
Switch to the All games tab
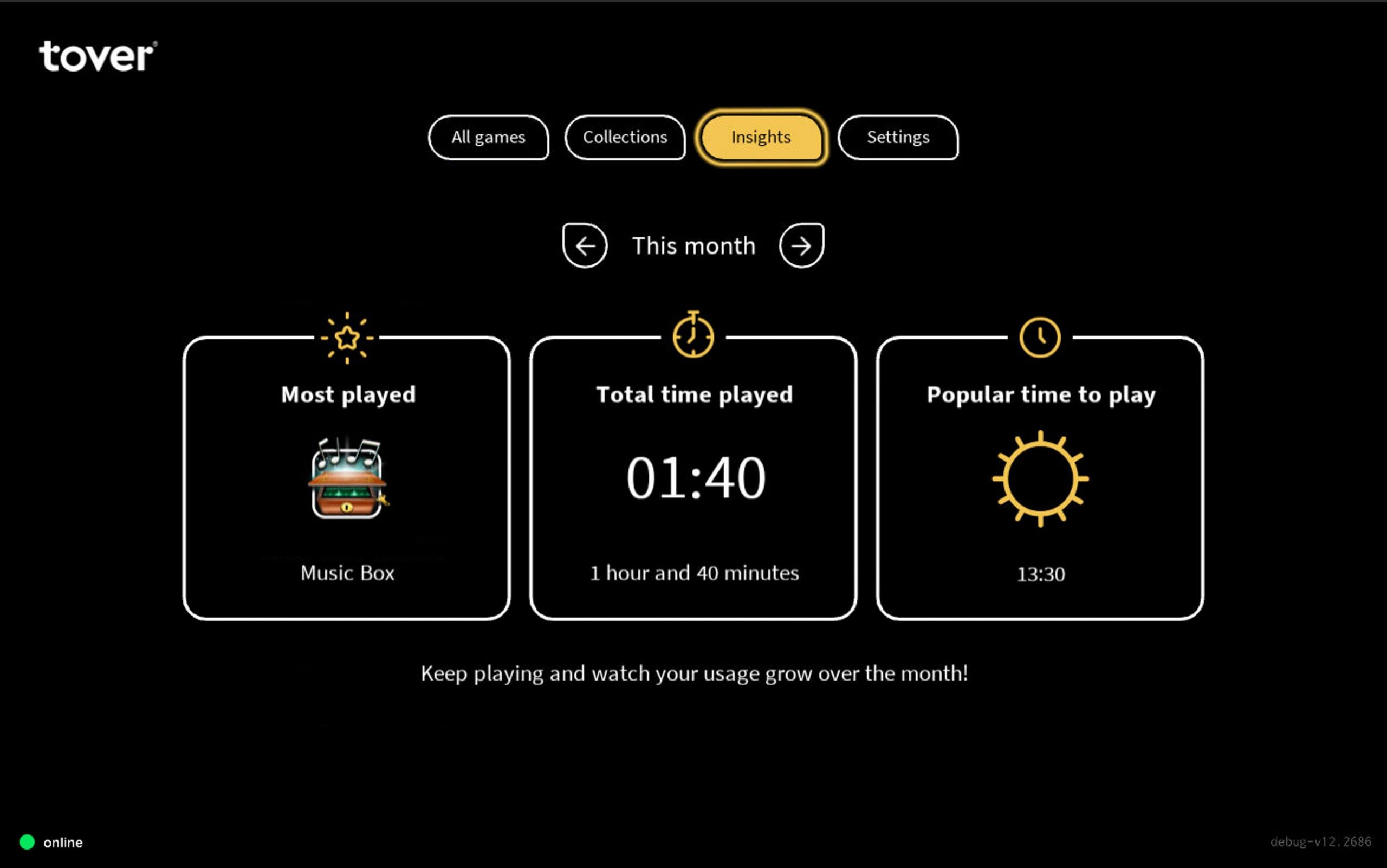tap(488, 138)
